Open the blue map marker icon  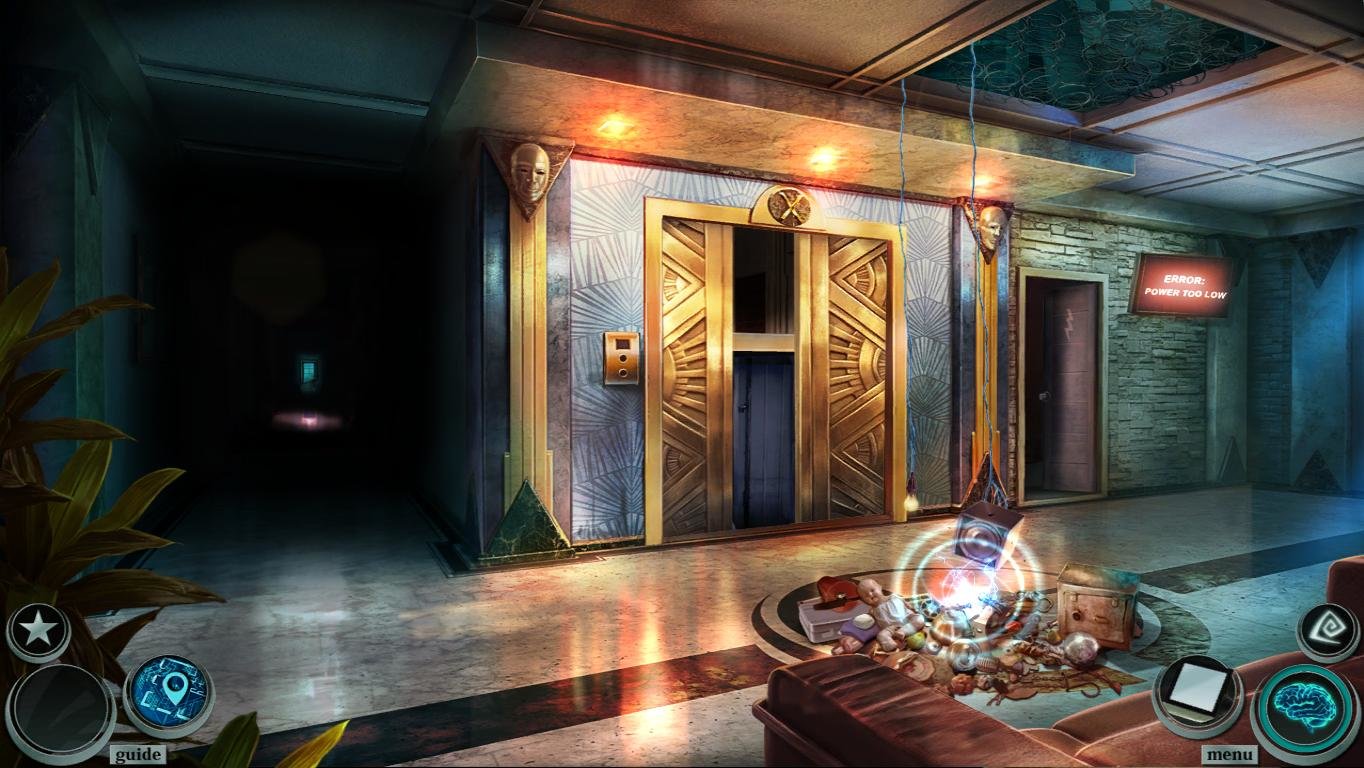click(x=168, y=694)
